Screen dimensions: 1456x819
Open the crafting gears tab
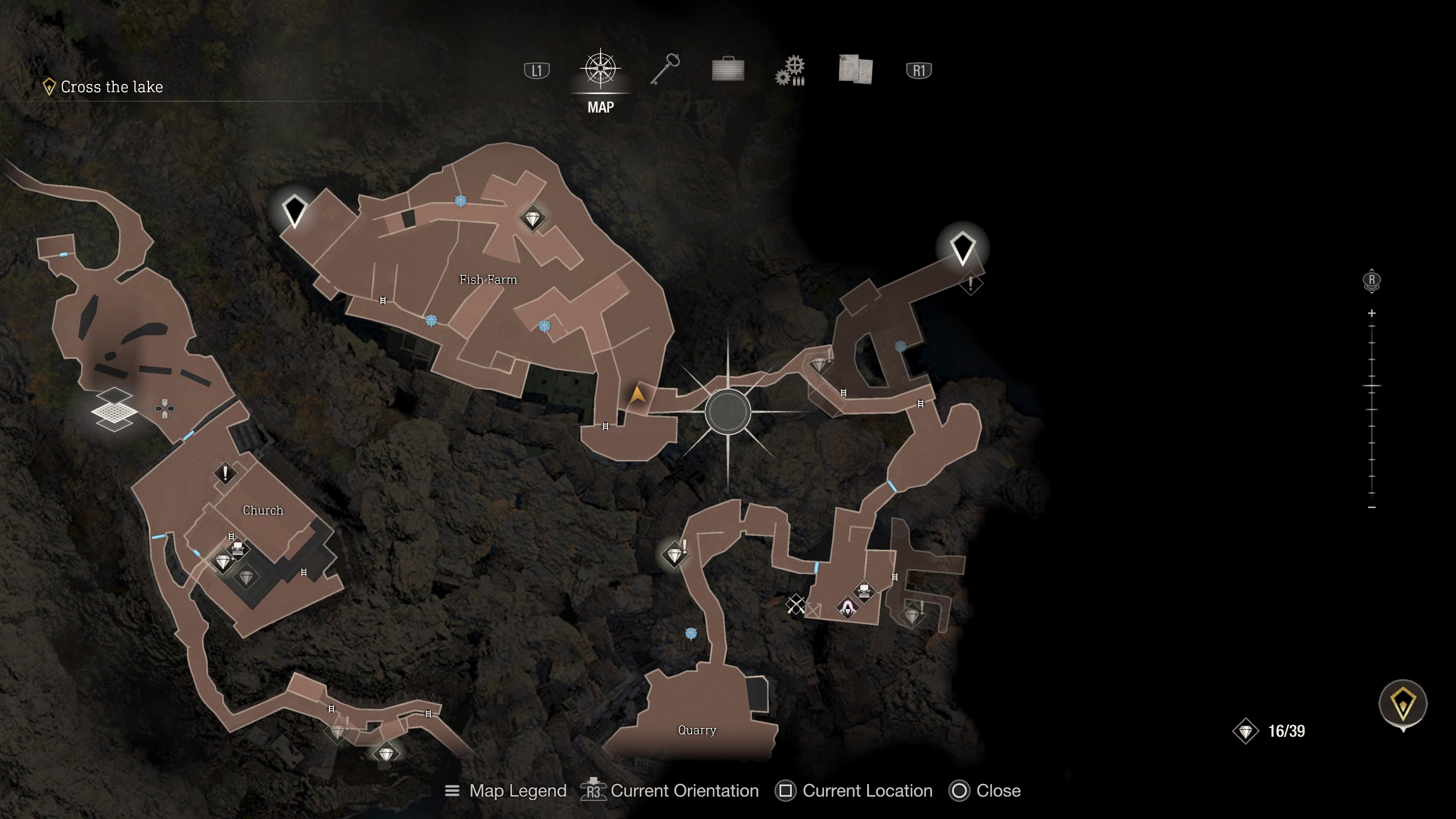[x=791, y=71]
